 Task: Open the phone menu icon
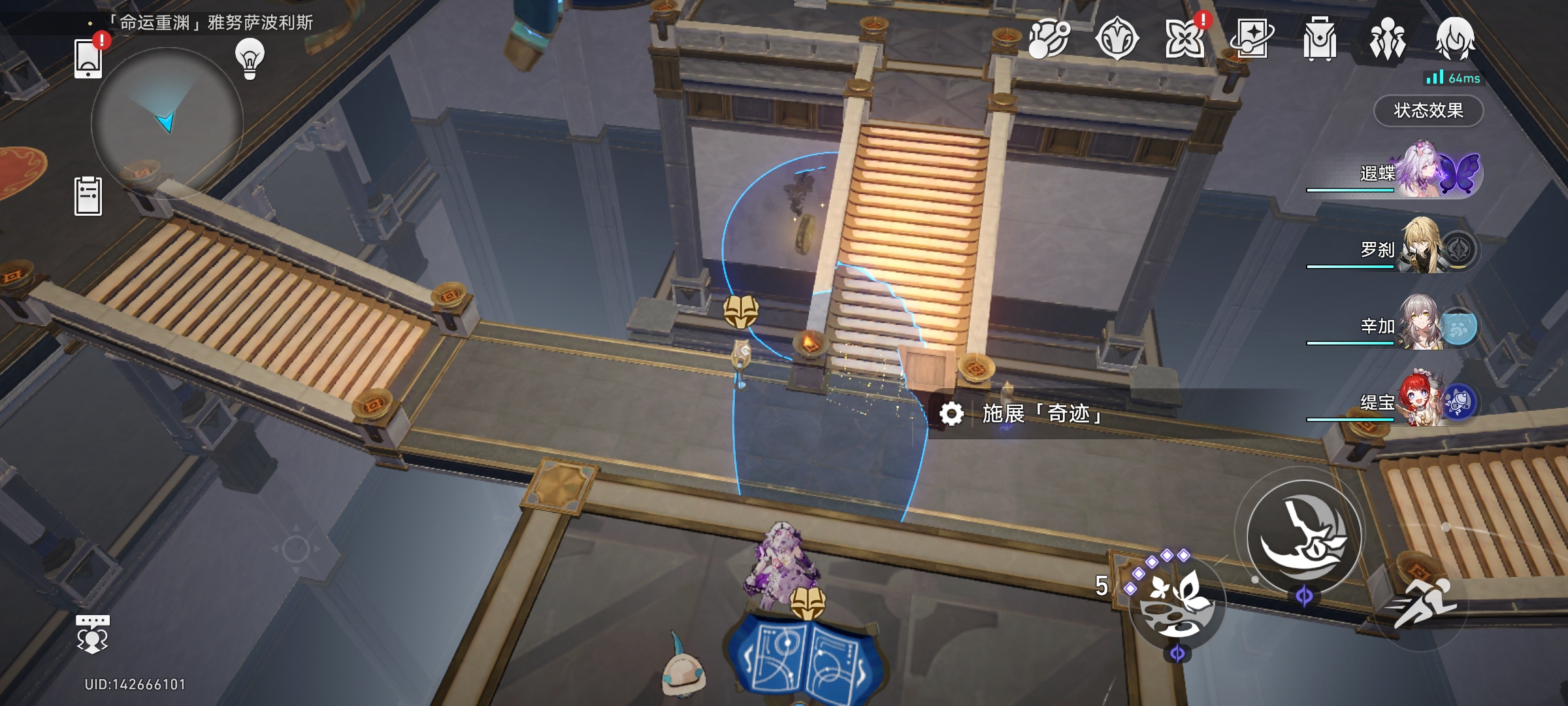pyautogui.click(x=88, y=58)
